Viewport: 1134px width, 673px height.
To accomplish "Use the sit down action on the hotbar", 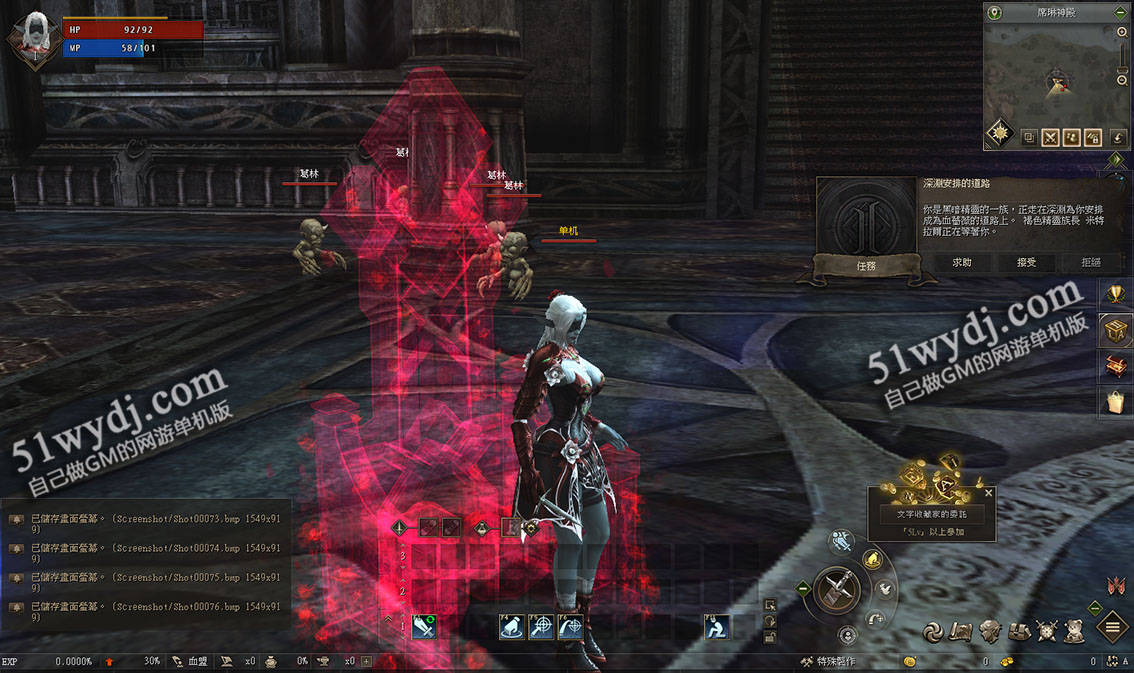I will click(716, 627).
